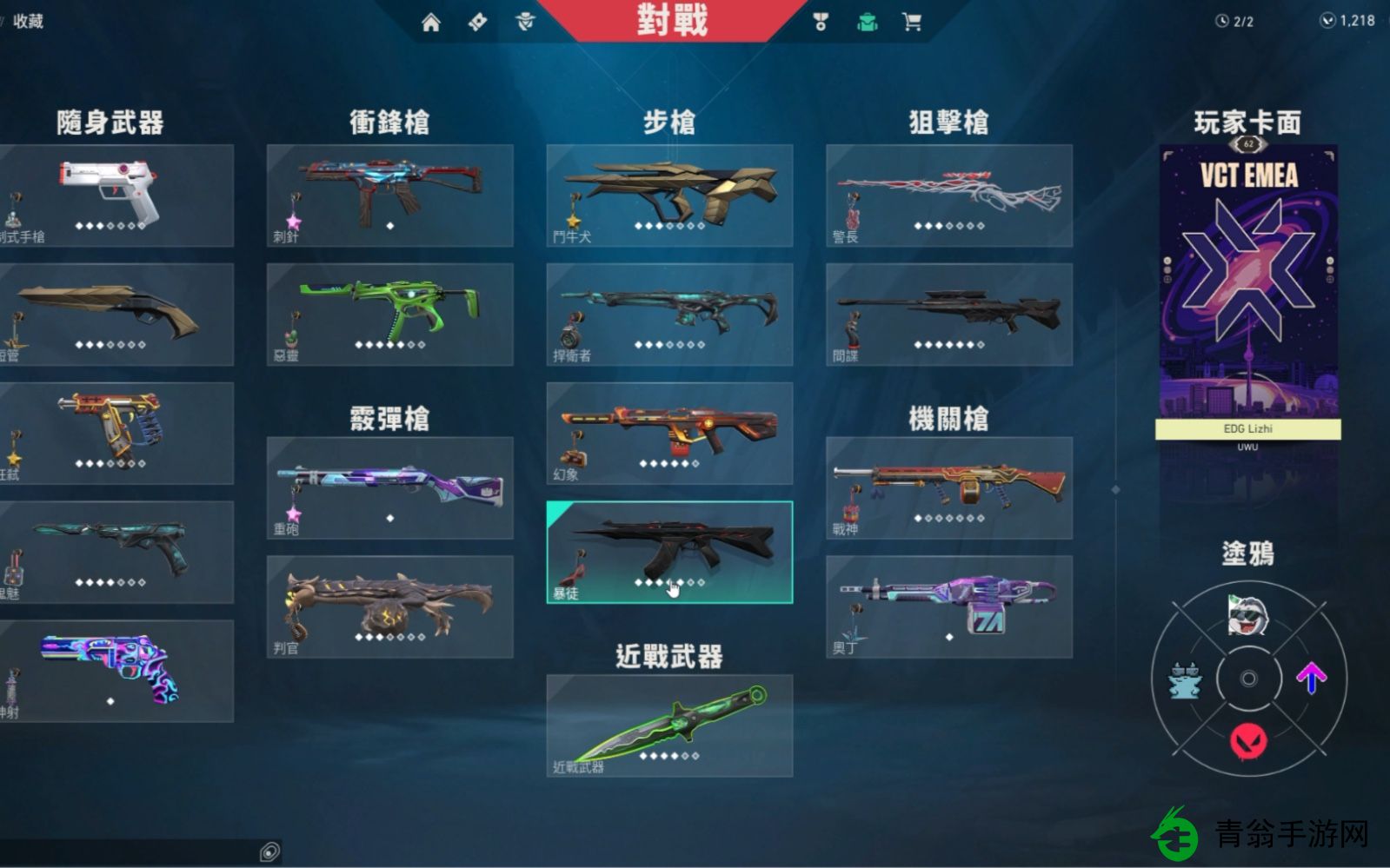Select the red Valorant logo spray
Viewport: 1390px width, 868px height.
(x=1248, y=741)
